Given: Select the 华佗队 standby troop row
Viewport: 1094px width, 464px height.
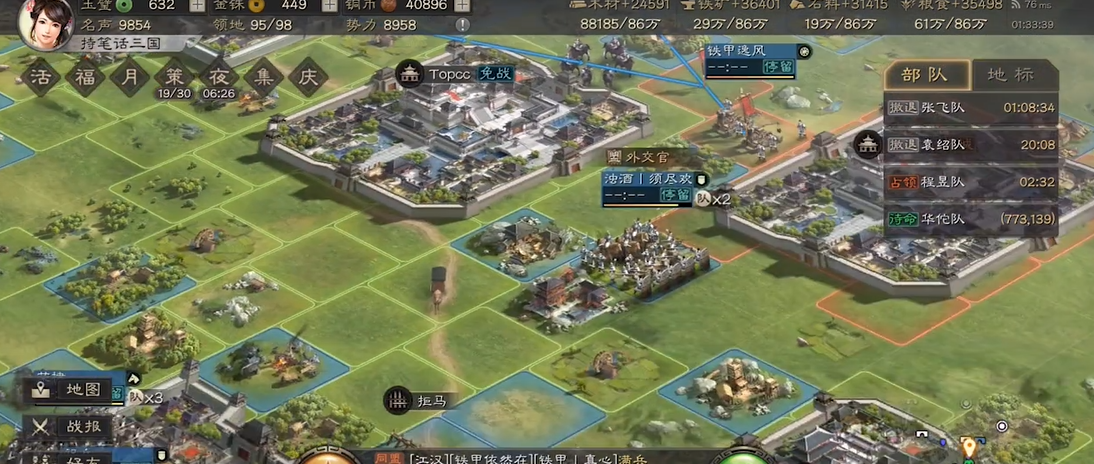Looking at the screenshot, I should (970, 219).
